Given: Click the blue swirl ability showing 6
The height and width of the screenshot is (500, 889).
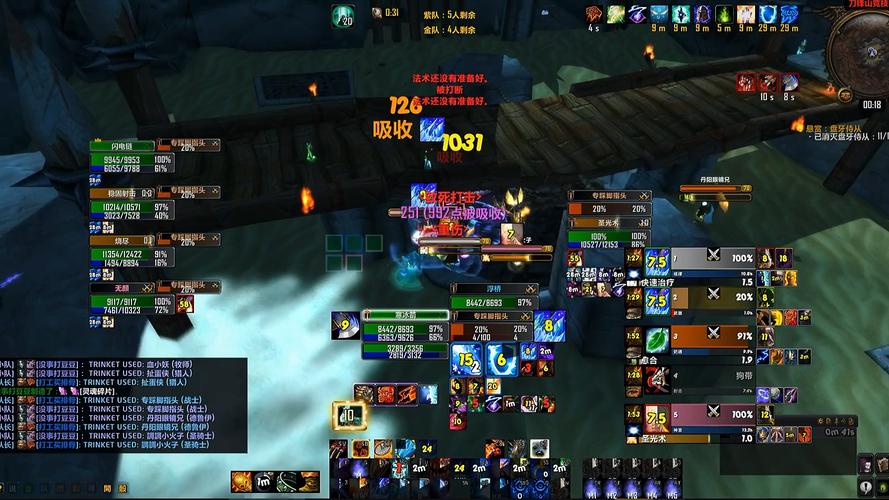Looking at the screenshot, I should point(501,357).
